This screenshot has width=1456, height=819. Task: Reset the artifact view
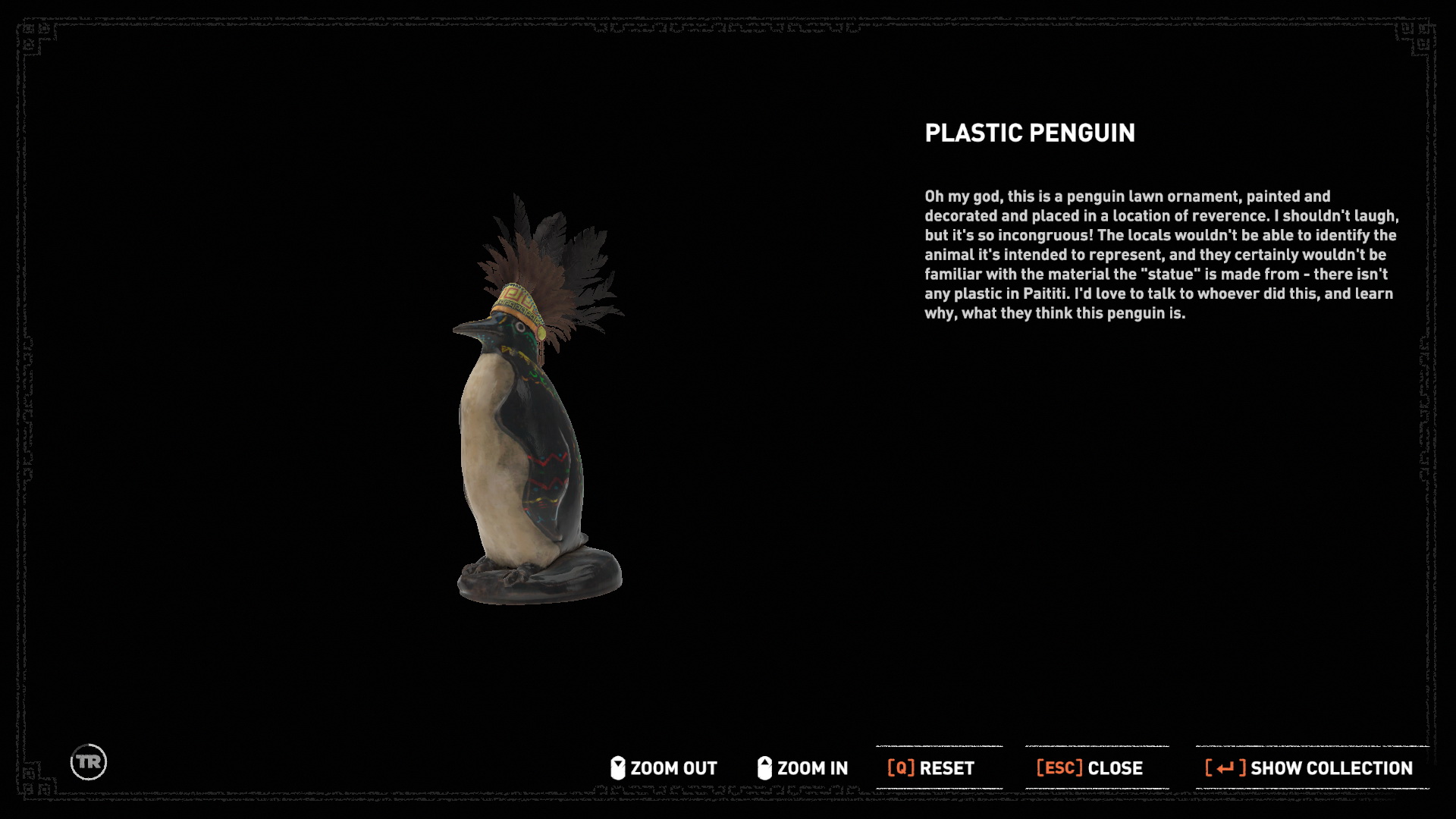coord(931,768)
